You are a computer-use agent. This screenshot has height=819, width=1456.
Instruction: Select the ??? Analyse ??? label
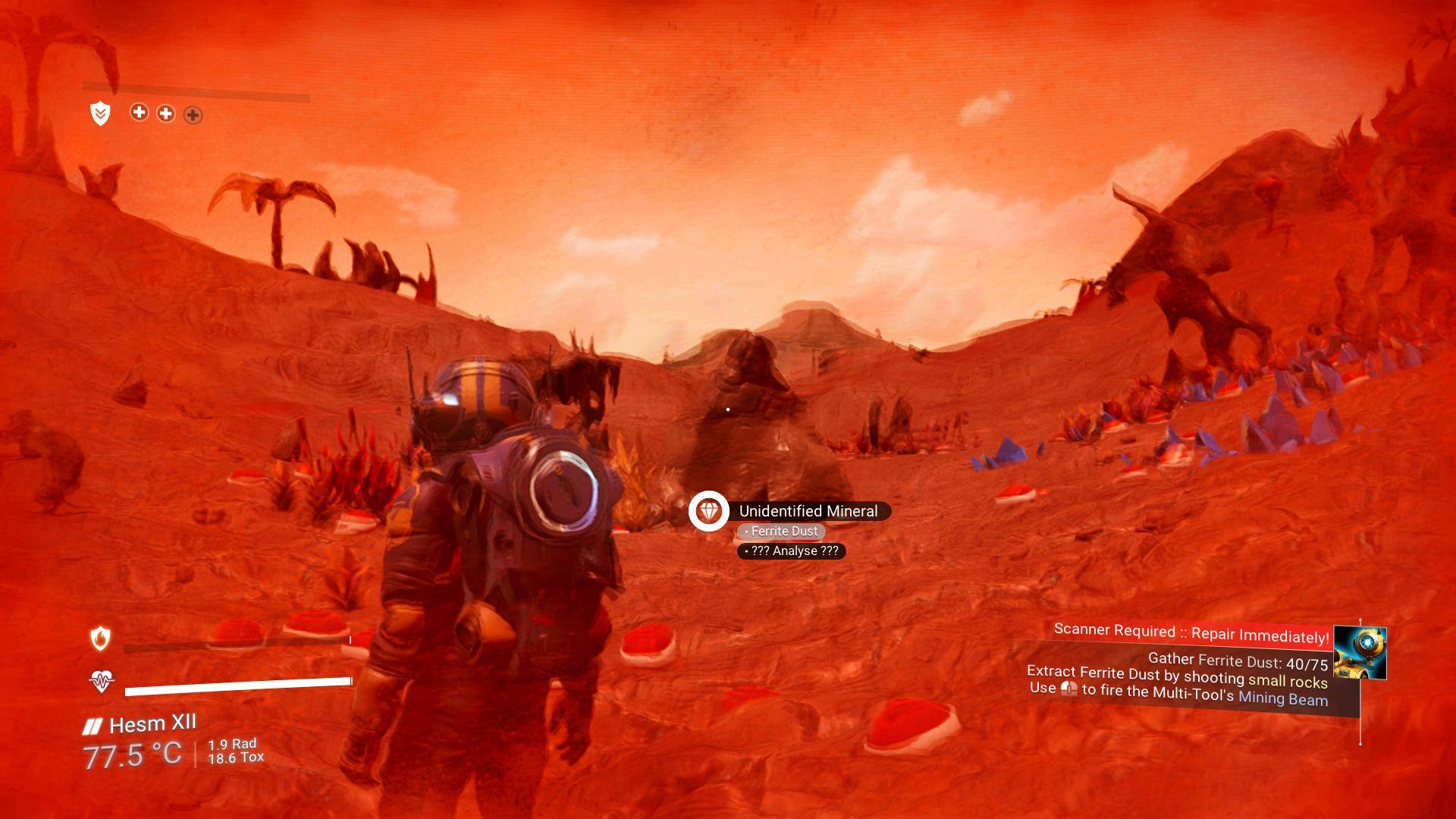pos(791,551)
